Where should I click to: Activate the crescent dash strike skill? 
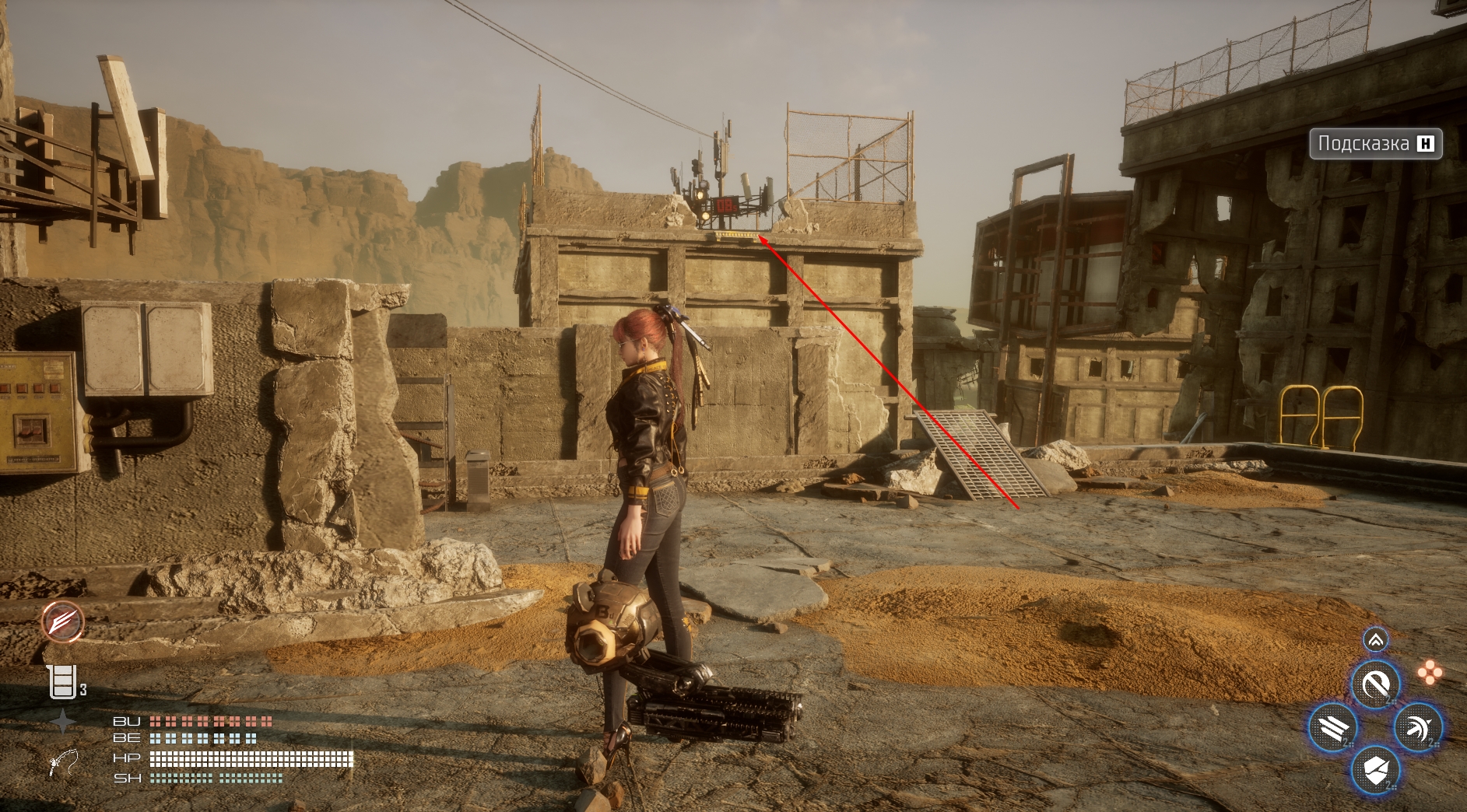click(x=1418, y=728)
